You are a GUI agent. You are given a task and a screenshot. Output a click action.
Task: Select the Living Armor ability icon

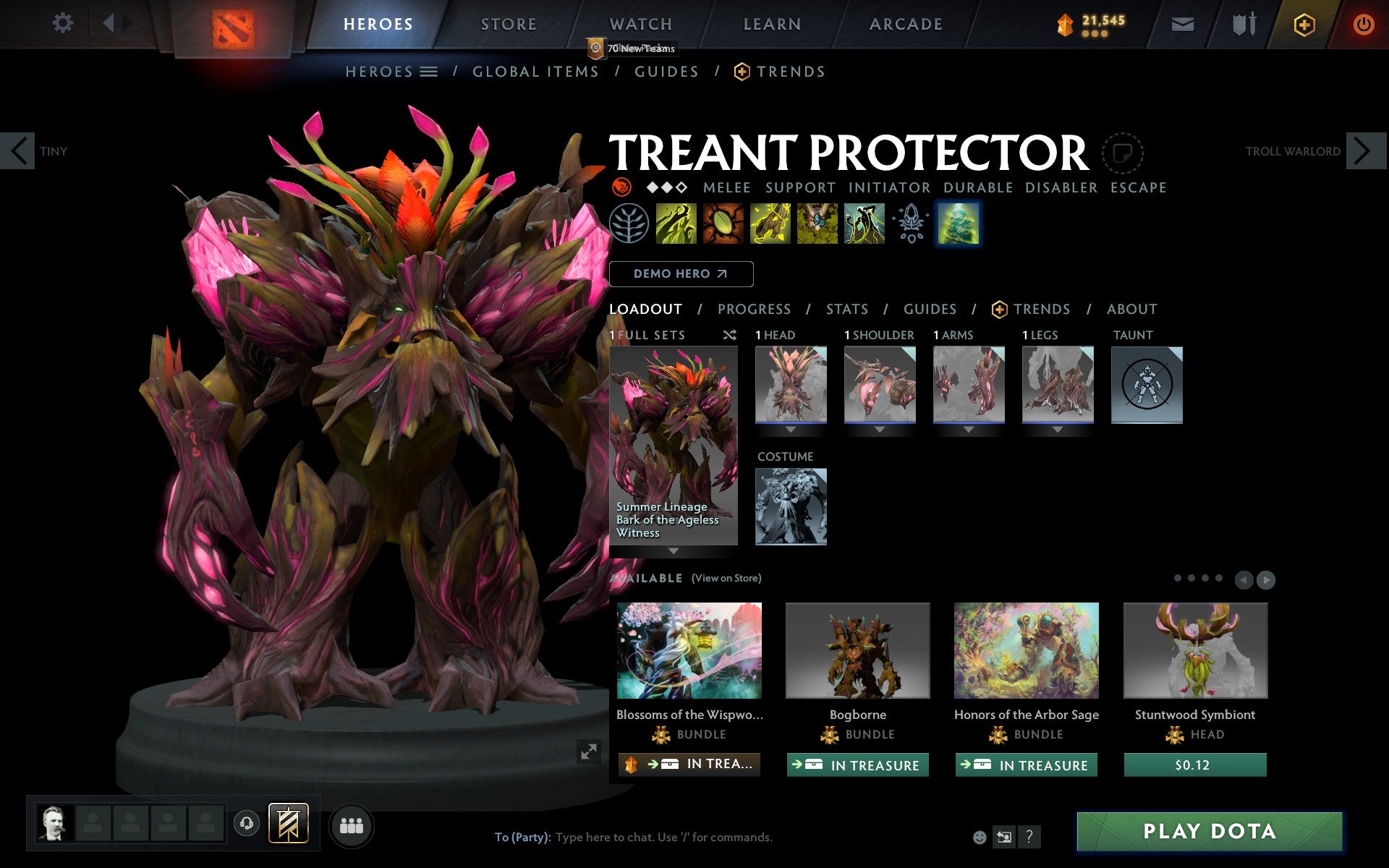coord(771,224)
